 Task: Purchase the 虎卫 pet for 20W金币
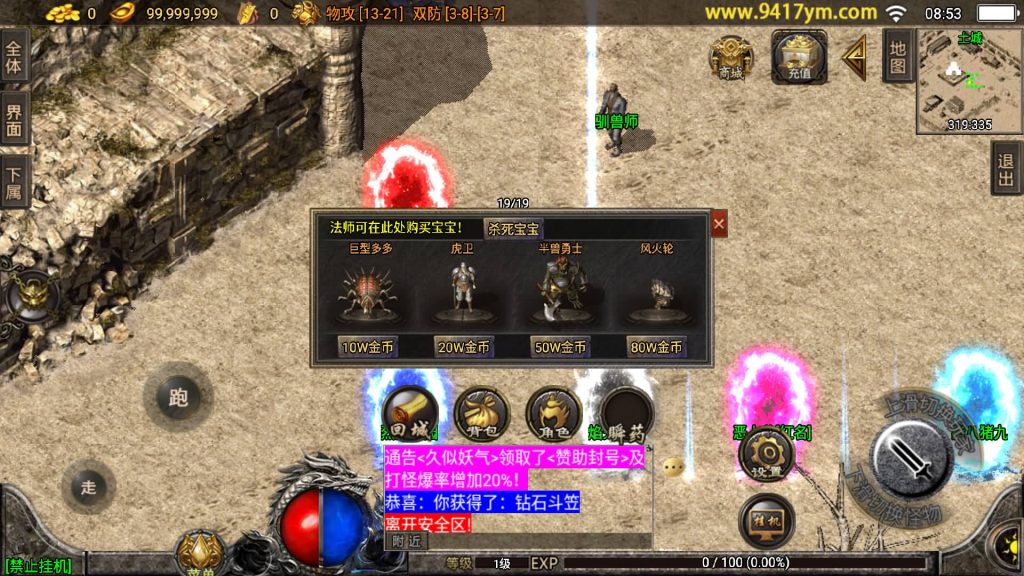coord(464,347)
